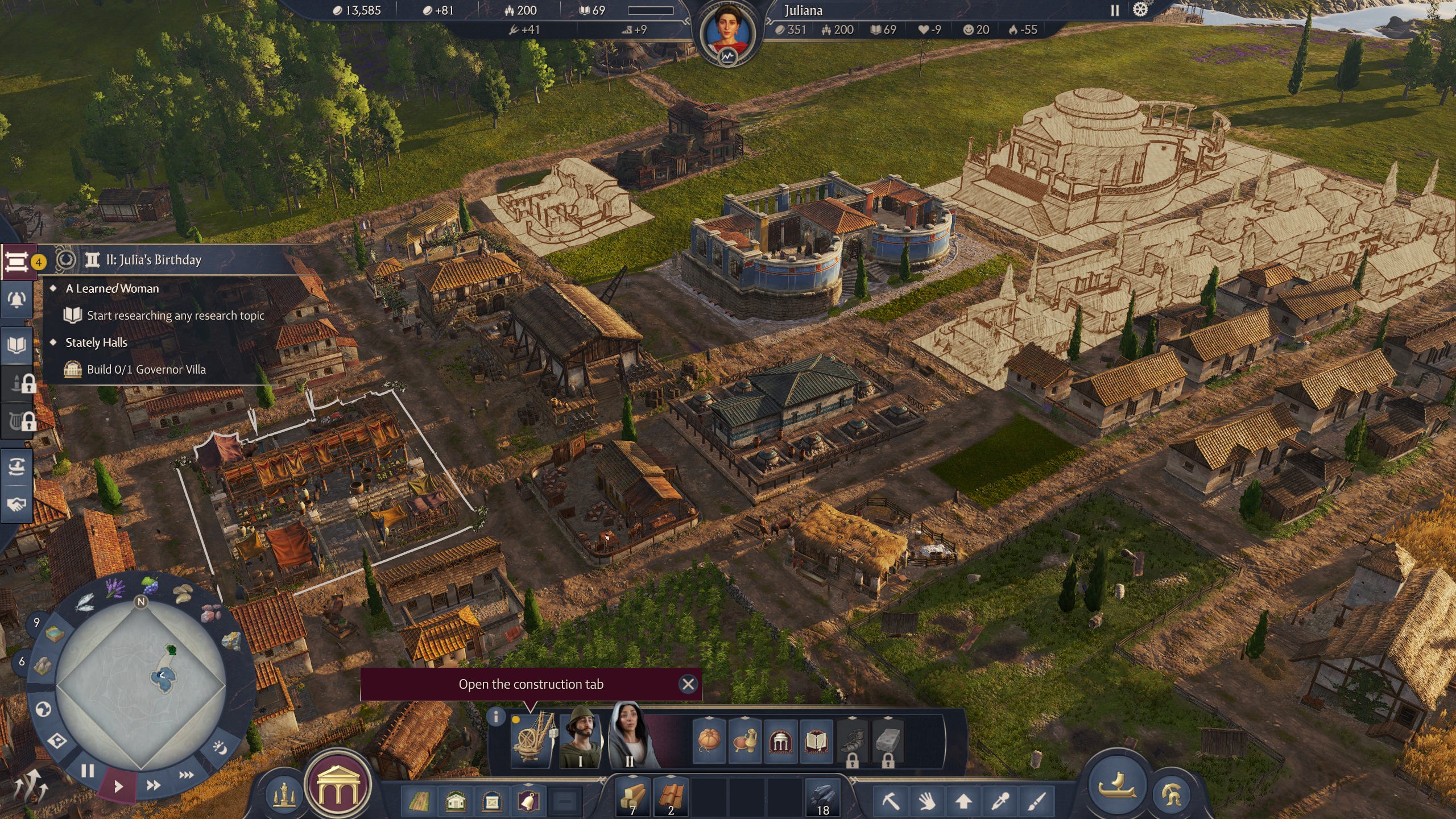Choose the upgrade arrow tool
1456x819 pixels.
963,801
